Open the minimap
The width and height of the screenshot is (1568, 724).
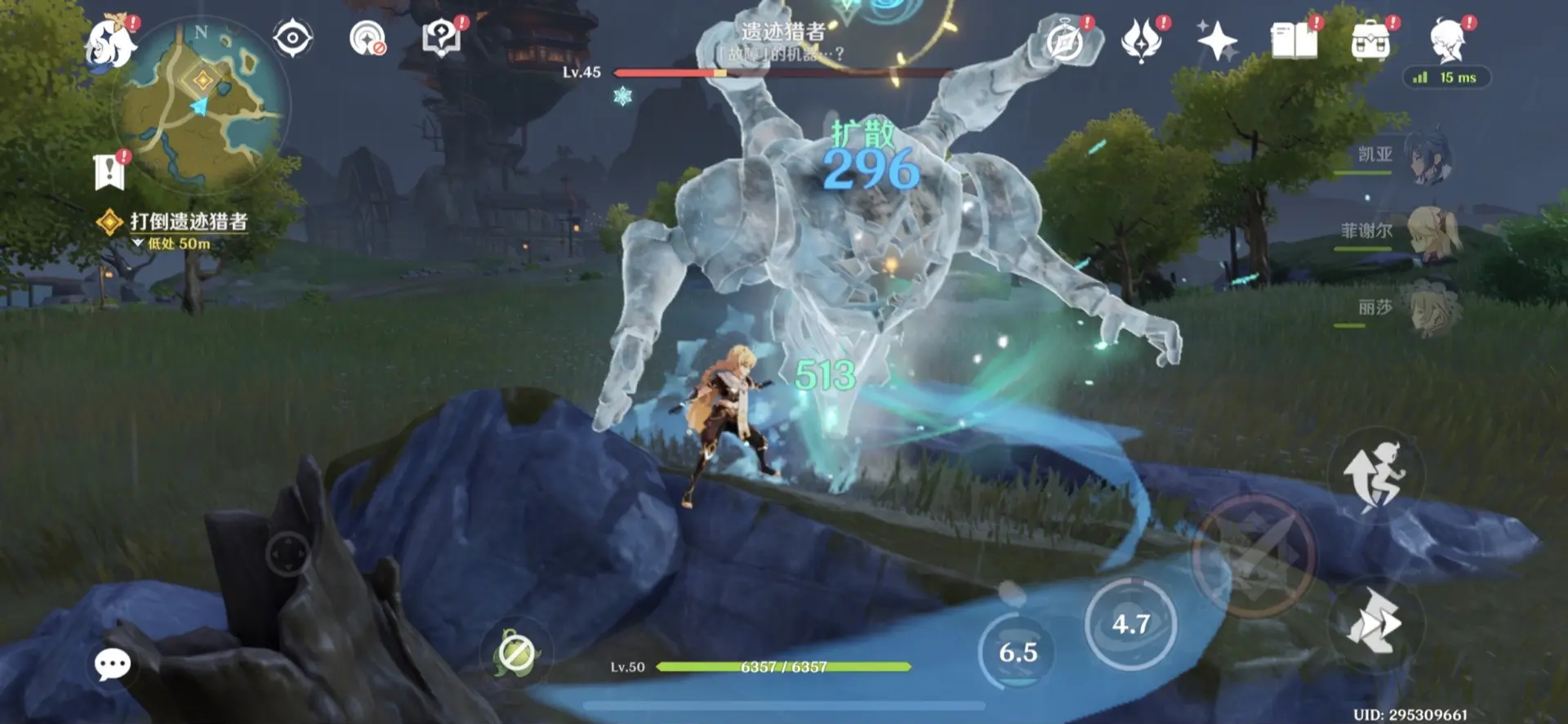(203, 104)
